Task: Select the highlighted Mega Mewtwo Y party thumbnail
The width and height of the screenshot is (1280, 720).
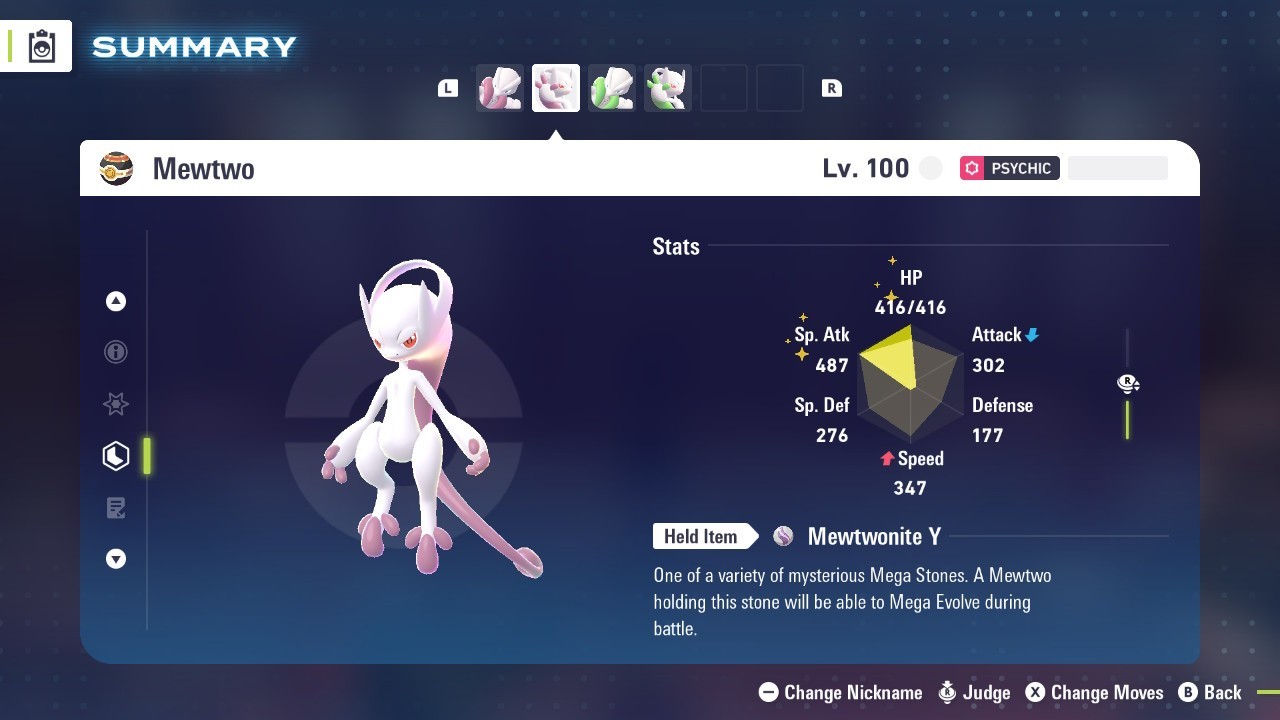Action: pyautogui.click(x=556, y=89)
